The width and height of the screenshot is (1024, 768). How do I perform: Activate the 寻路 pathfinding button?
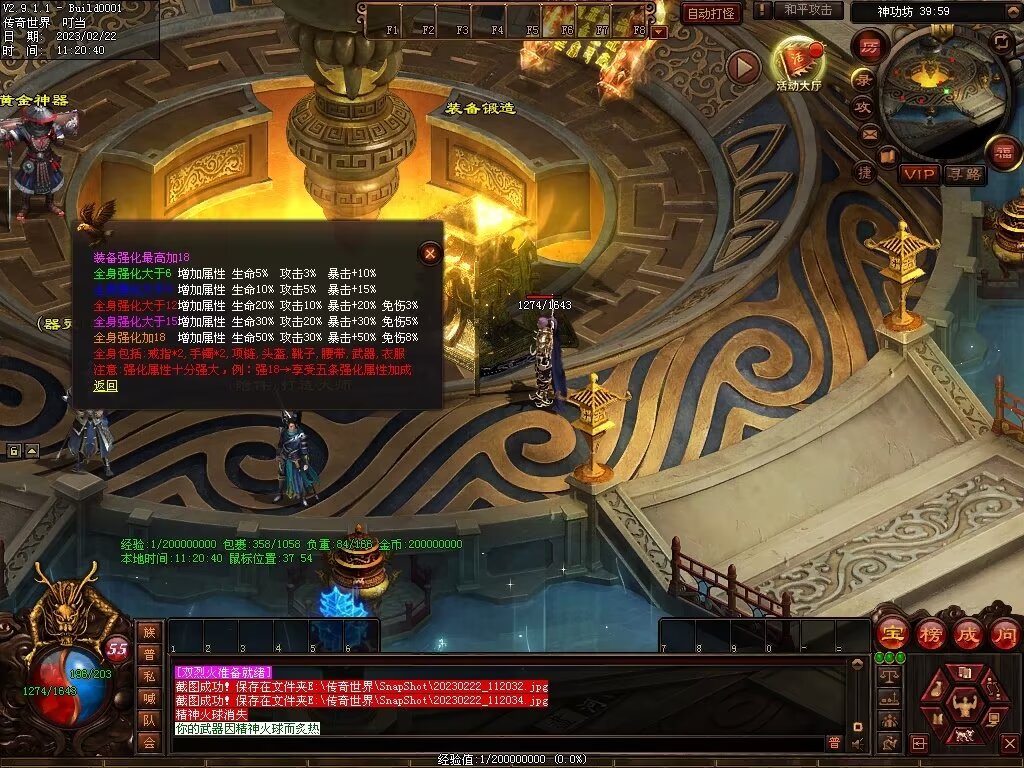point(965,174)
